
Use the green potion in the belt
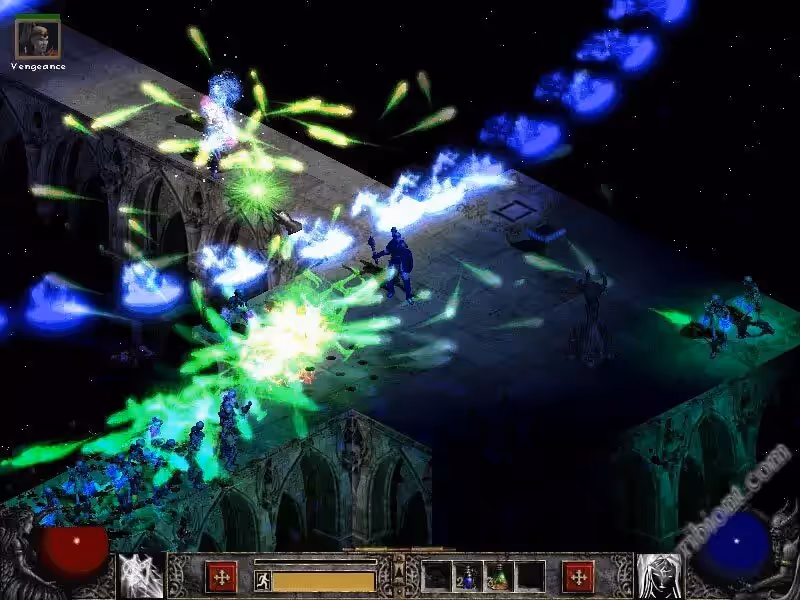(x=498, y=577)
